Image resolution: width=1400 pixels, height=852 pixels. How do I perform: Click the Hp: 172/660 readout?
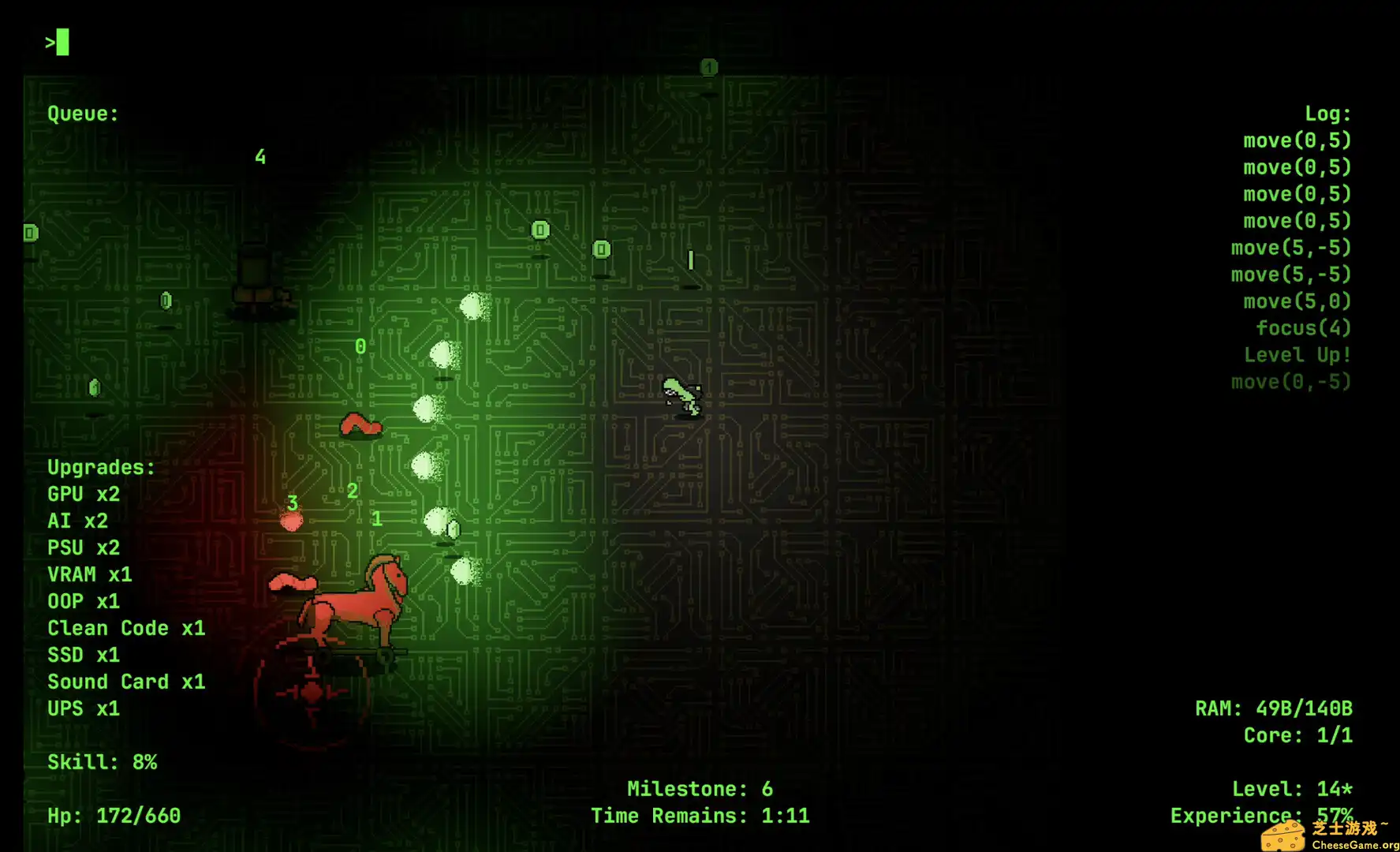114,815
